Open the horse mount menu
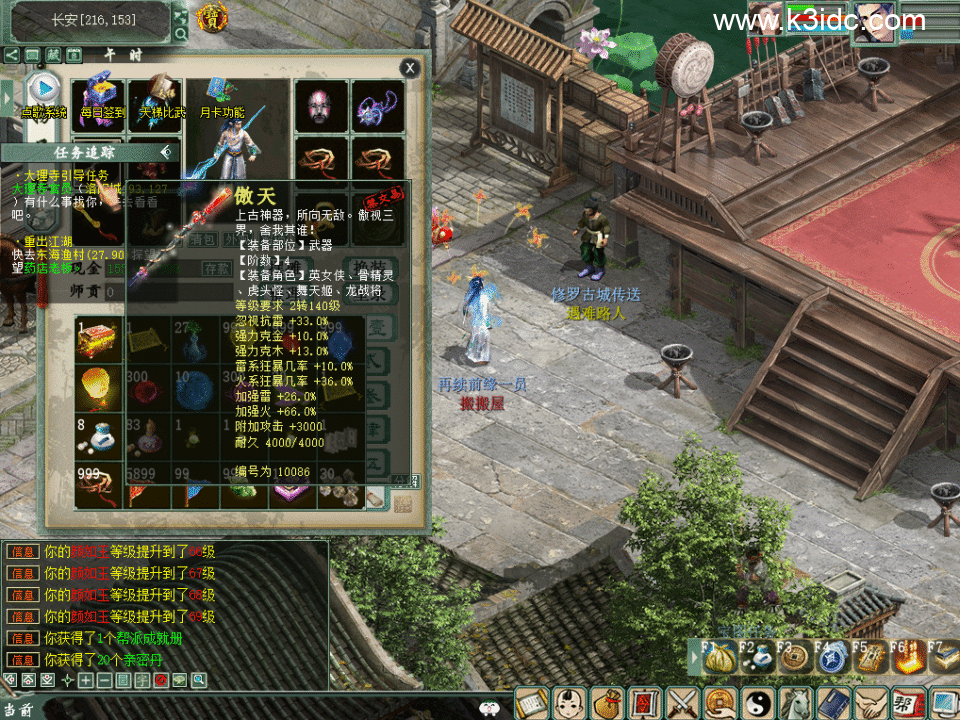Viewport: 960px width, 720px height. tap(794, 703)
